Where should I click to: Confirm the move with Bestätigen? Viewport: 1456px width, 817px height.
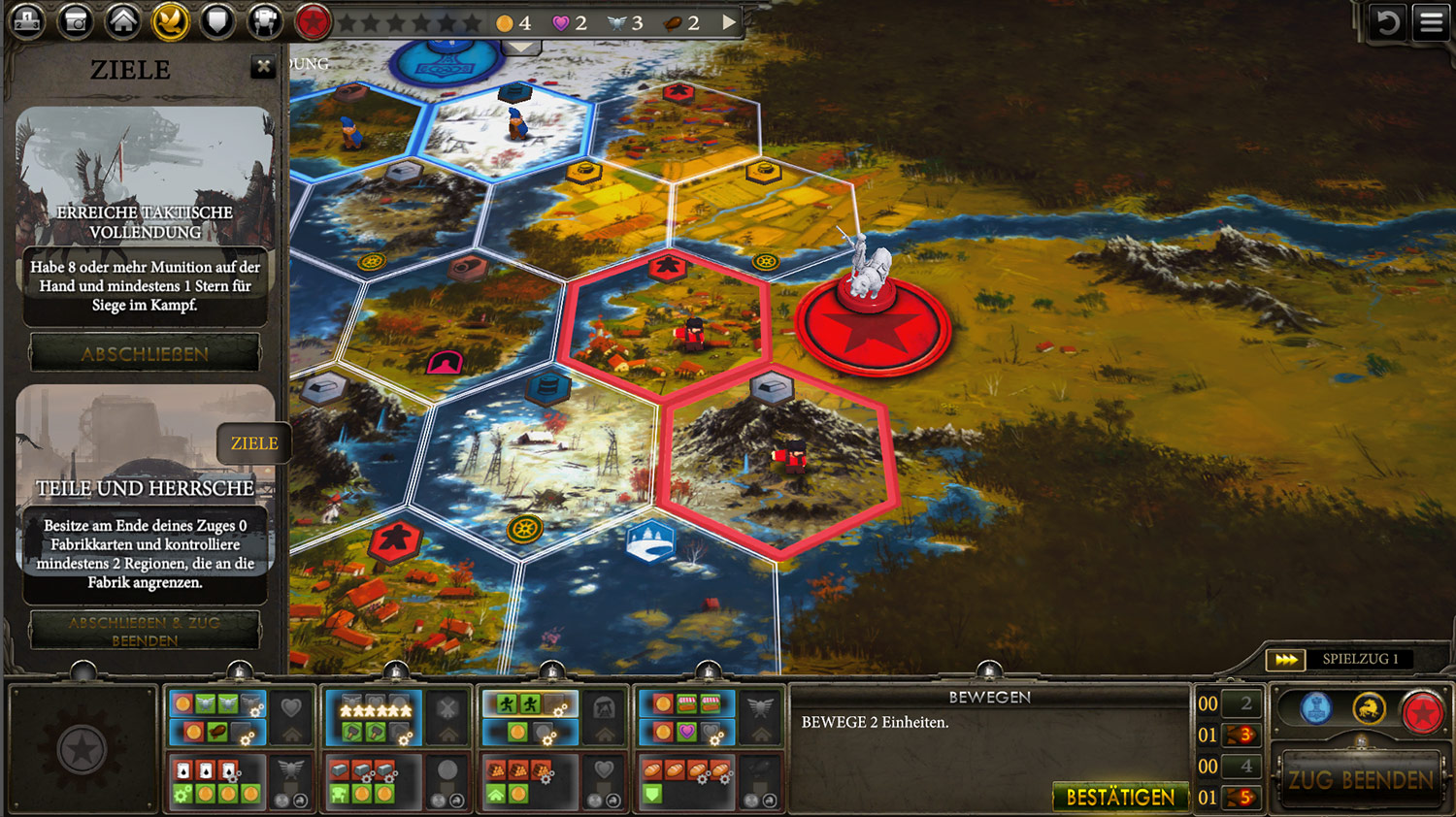coord(1120,797)
